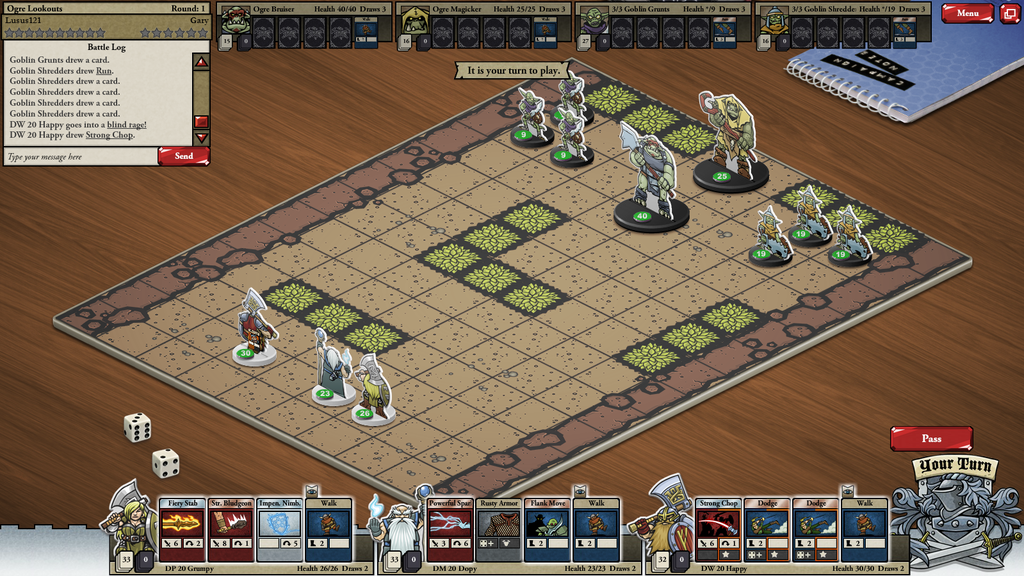Image resolution: width=1024 pixels, height=576 pixels.
Task: Open the "blind rage!" link in the battle log
Action: [126, 125]
